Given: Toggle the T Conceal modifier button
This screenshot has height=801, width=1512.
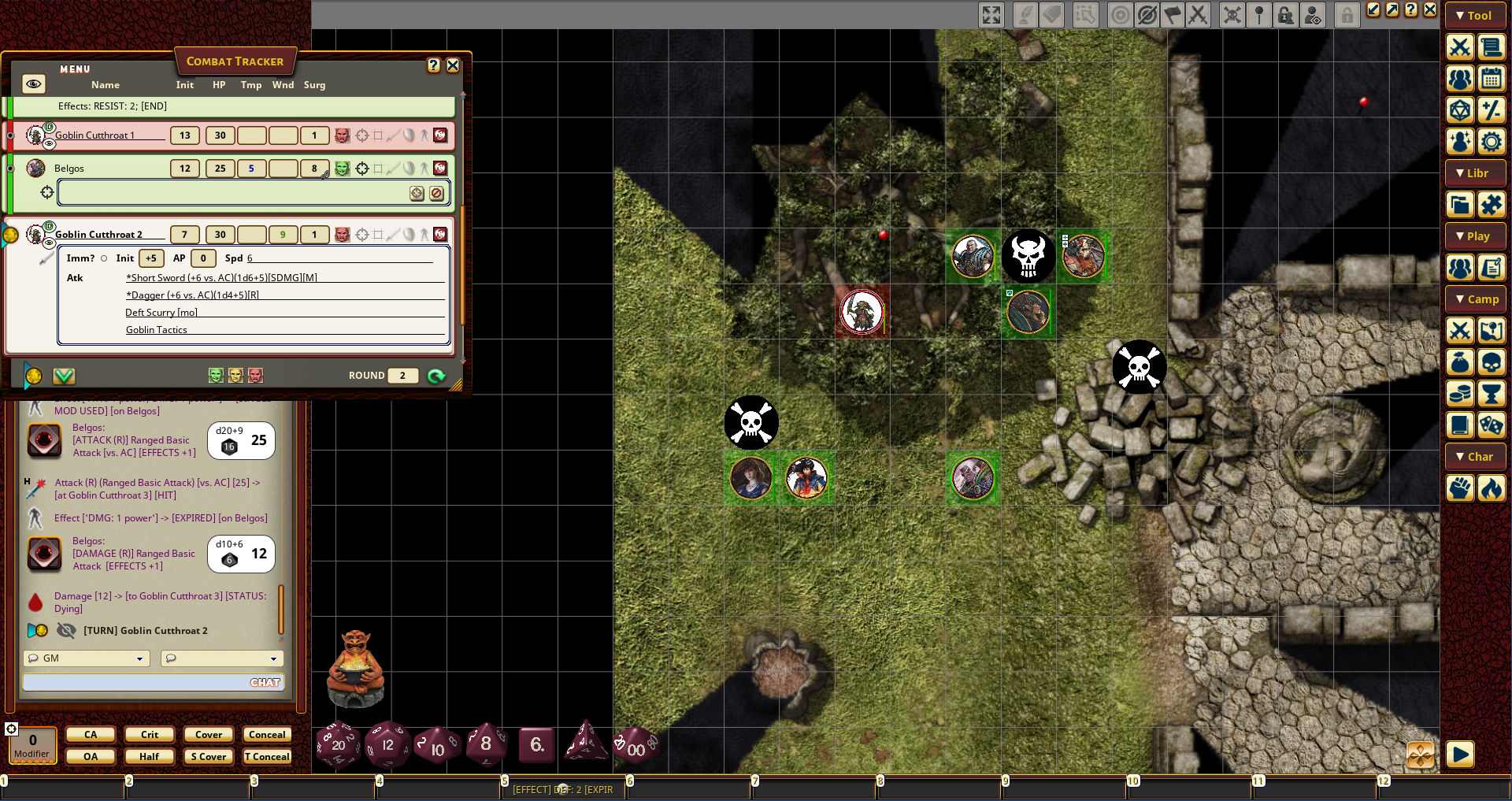Looking at the screenshot, I should [x=267, y=757].
